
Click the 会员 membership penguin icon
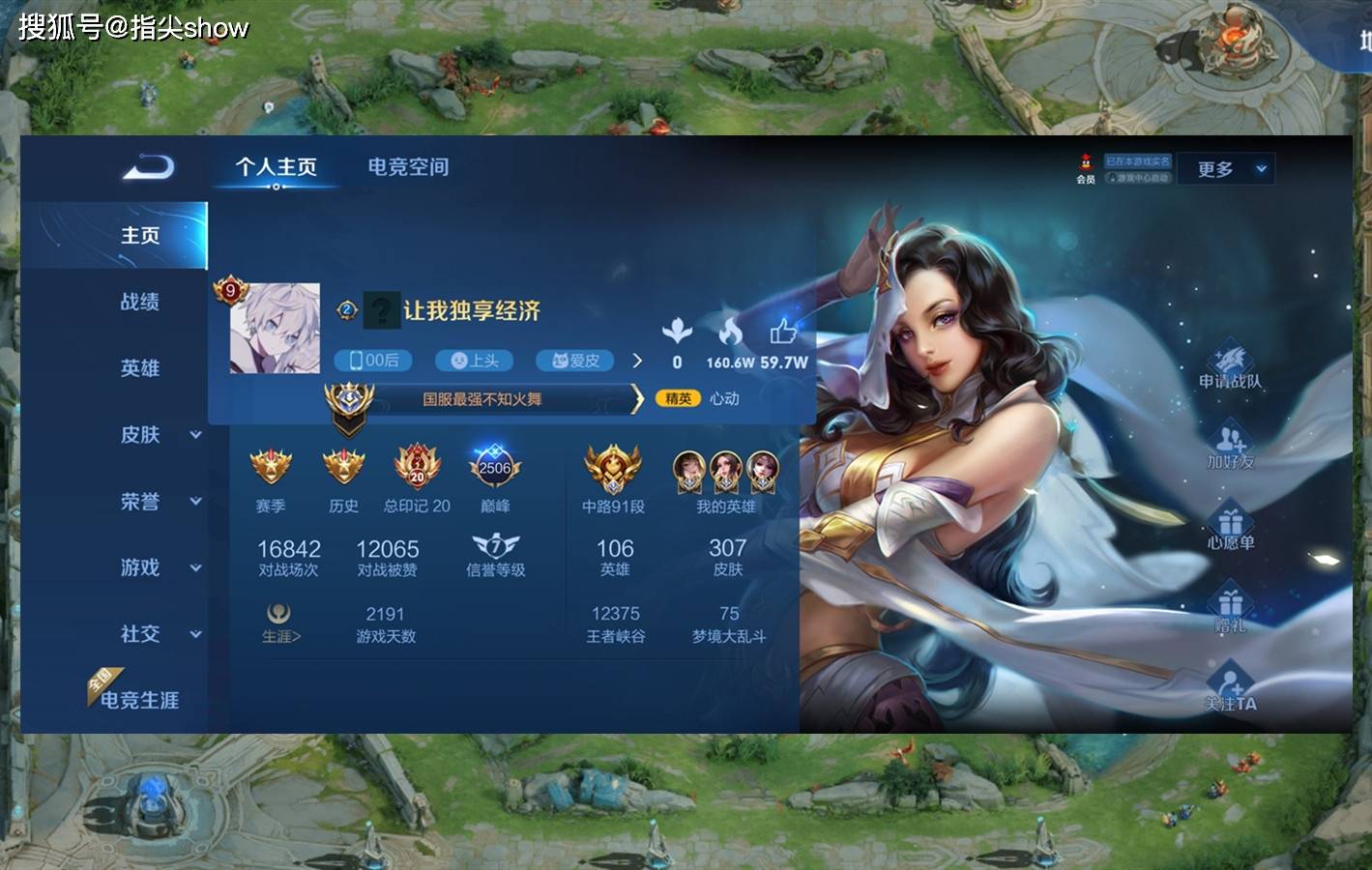(1083, 166)
